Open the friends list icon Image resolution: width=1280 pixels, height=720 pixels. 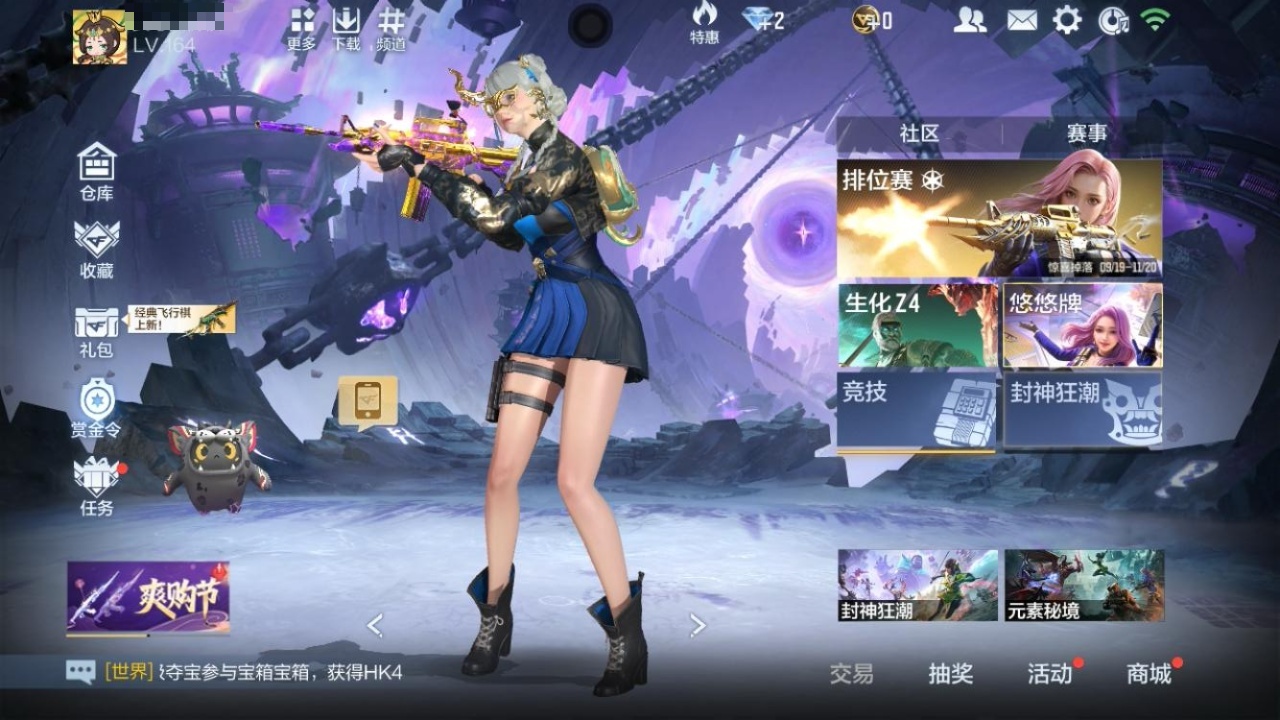coord(969,20)
